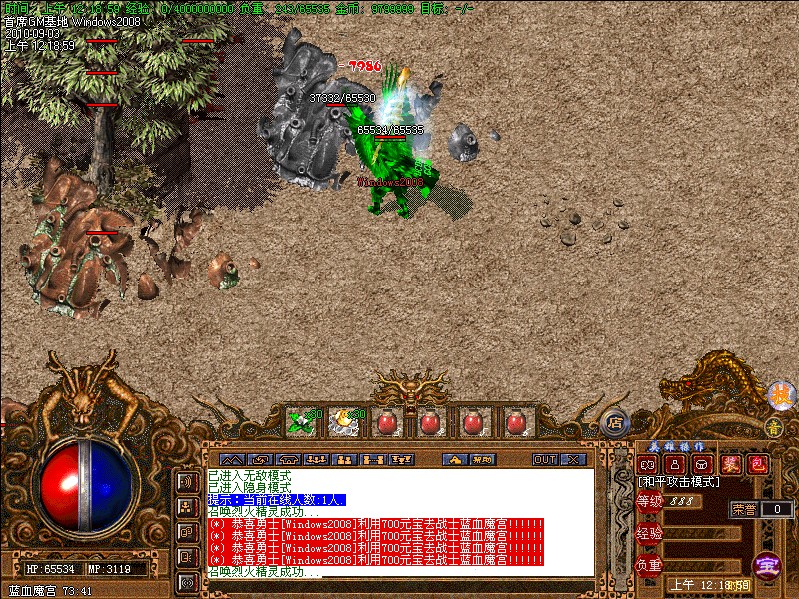Viewport: 799px width, 599px height.
Task: Open the 宝 treasure shop button
Action: pyautogui.click(x=766, y=565)
